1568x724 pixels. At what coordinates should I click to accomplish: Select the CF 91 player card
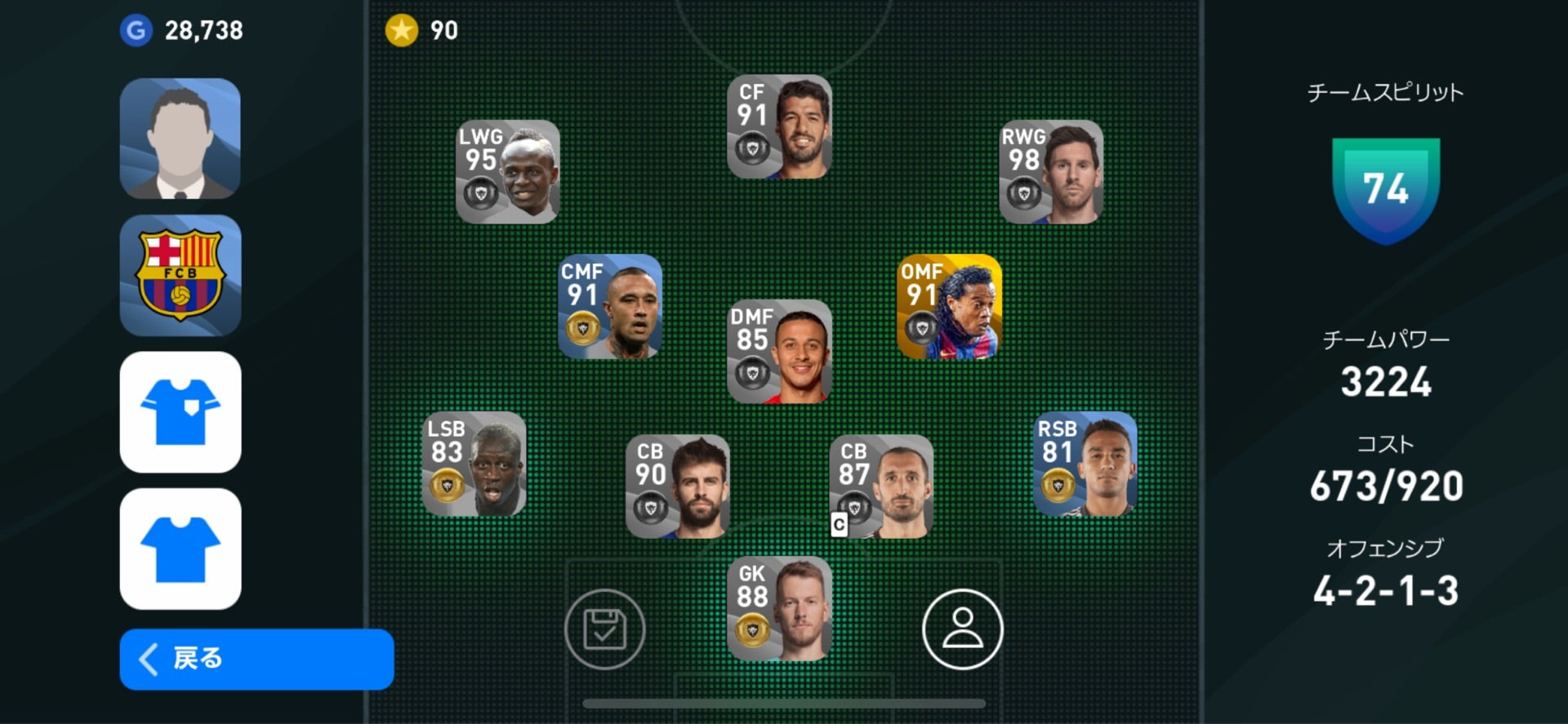779,127
